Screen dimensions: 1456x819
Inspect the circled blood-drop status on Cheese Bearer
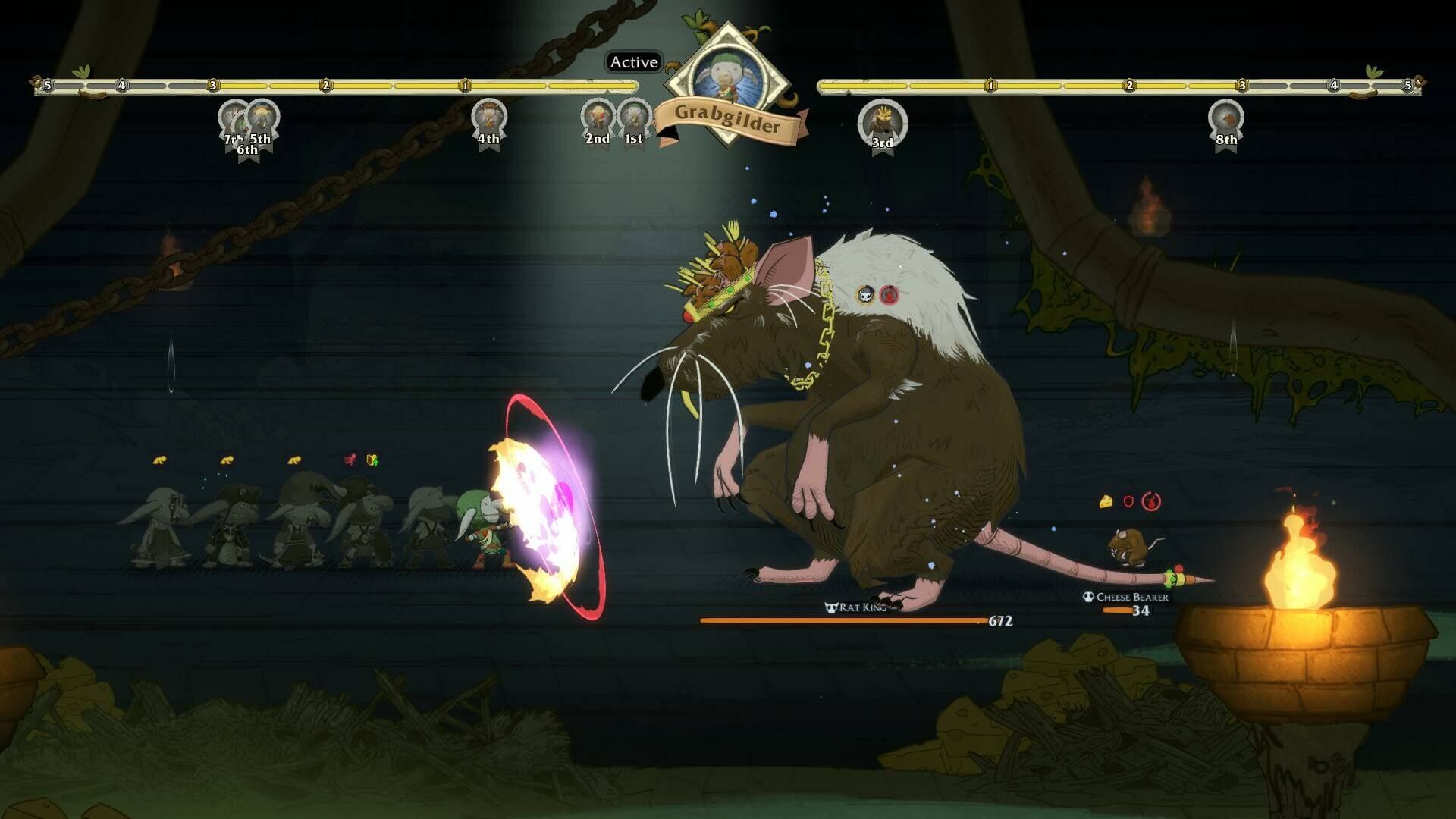1151,501
